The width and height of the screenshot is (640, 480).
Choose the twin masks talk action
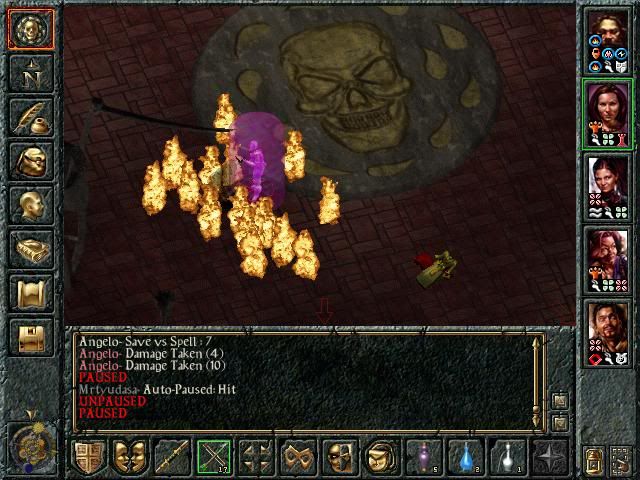pos(130,457)
